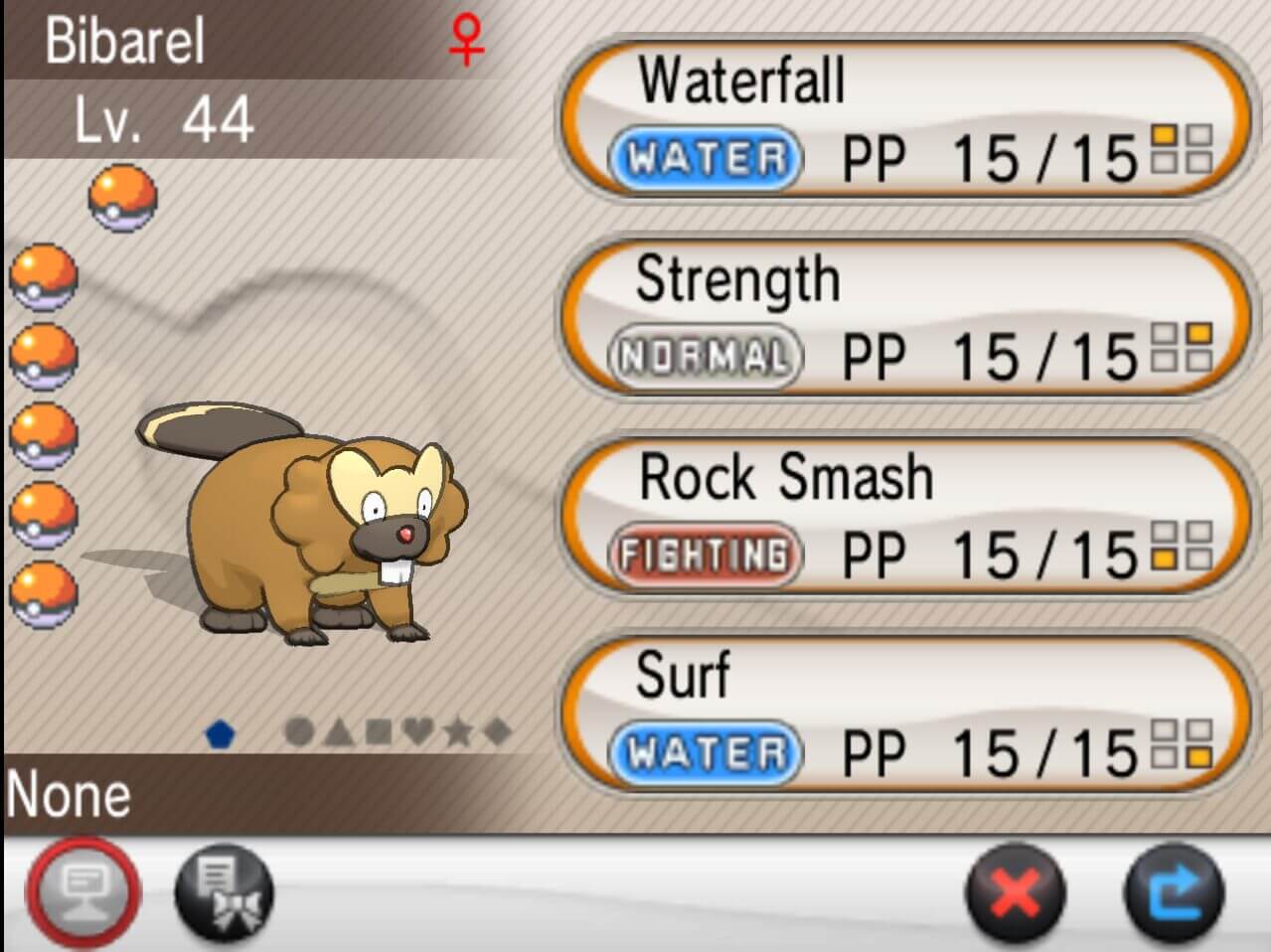1271x952 pixels.
Task: Open Rock Smash move details
Action: (x=904, y=517)
